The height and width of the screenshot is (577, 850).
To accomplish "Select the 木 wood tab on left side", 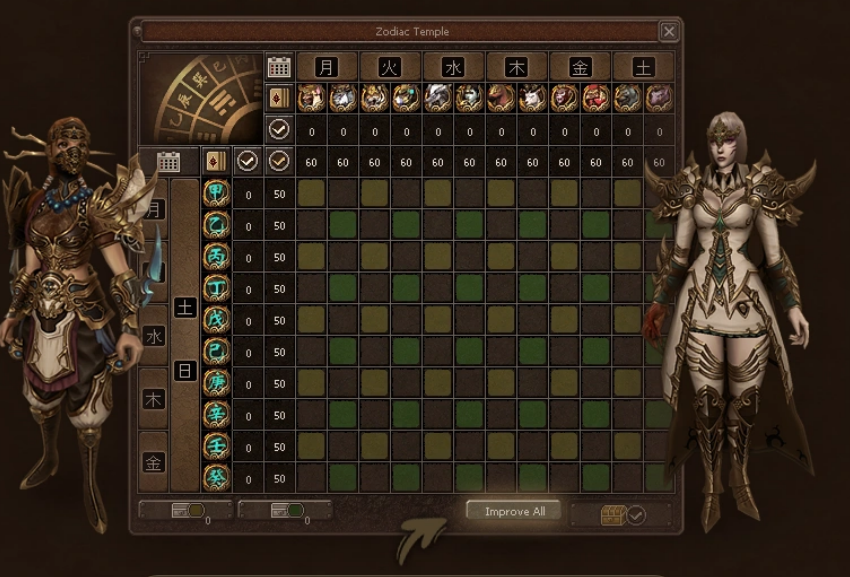I will pyautogui.click(x=154, y=399).
